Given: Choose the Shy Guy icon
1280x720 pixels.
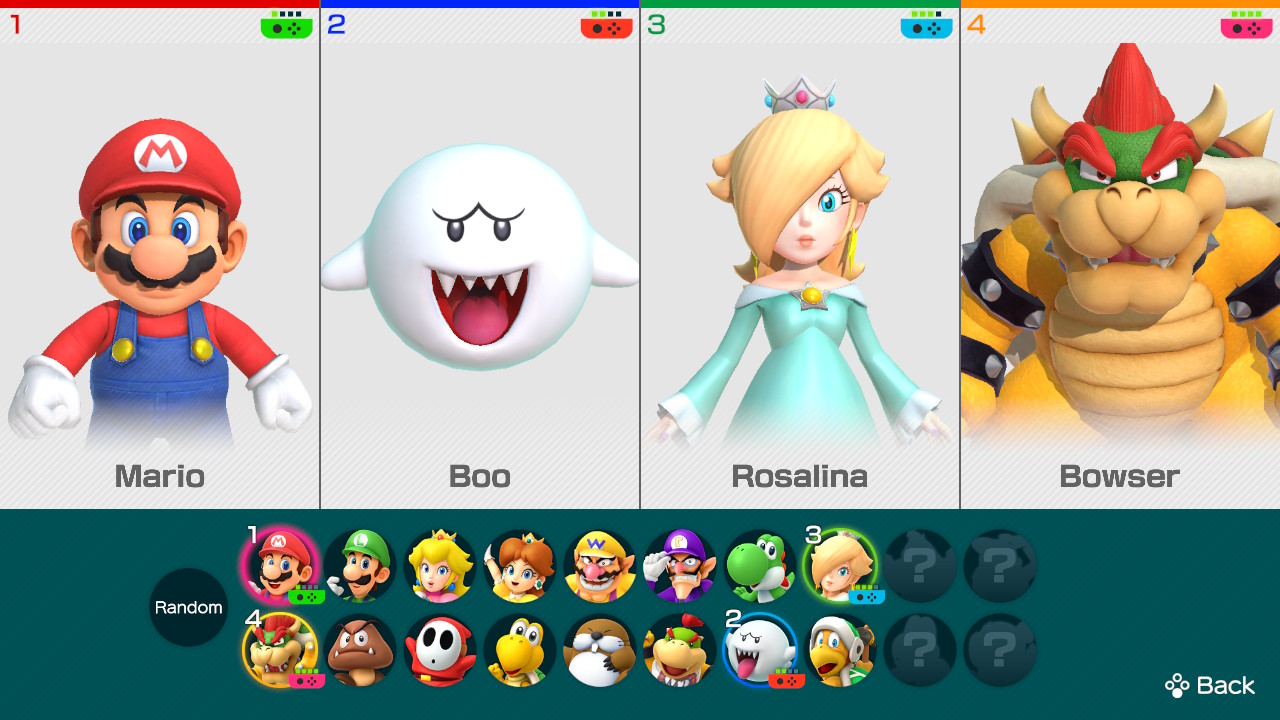Looking at the screenshot, I should (440, 650).
